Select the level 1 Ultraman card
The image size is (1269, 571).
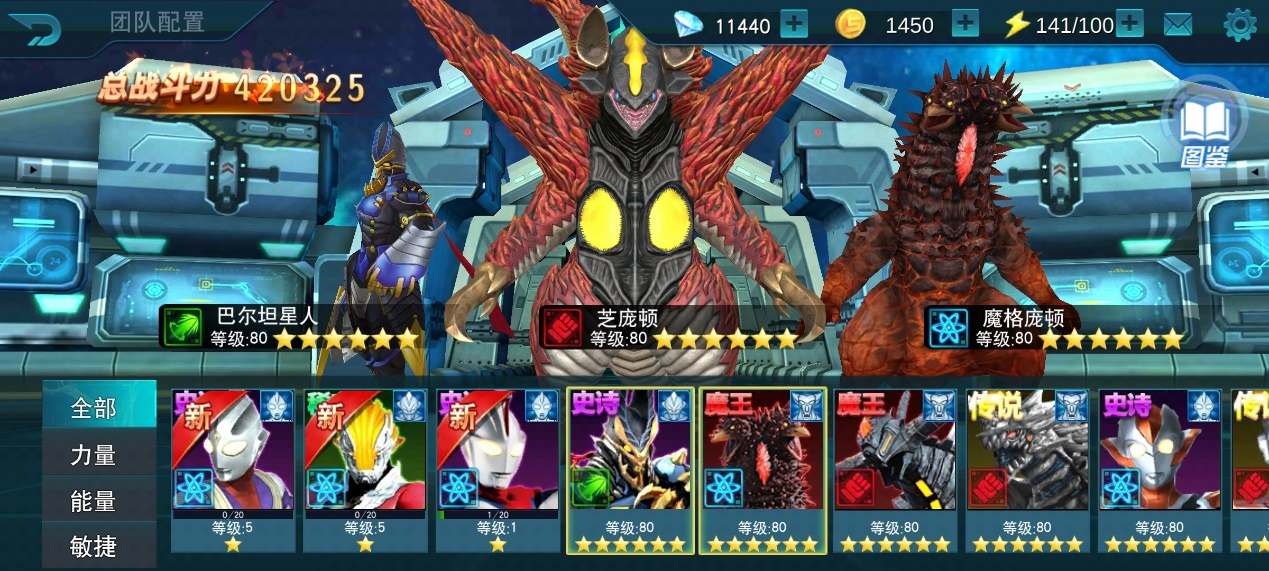pyautogui.click(x=498, y=470)
